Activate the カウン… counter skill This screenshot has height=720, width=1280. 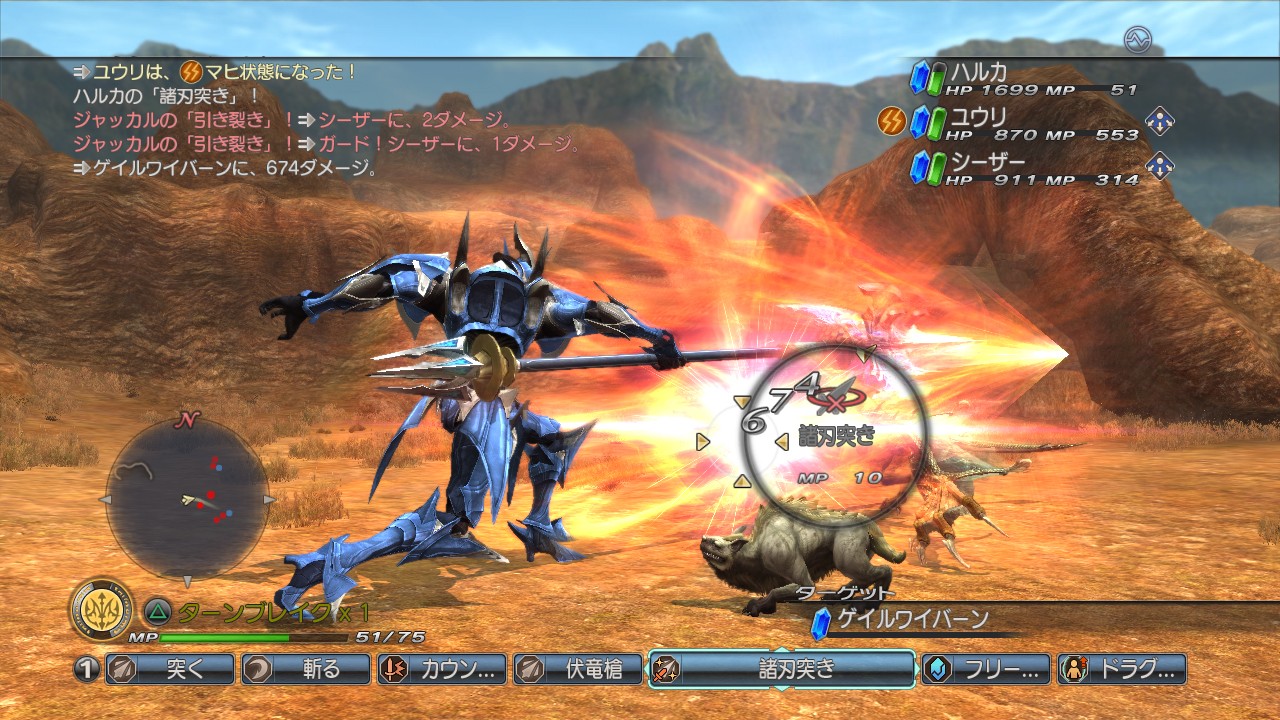coord(442,669)
